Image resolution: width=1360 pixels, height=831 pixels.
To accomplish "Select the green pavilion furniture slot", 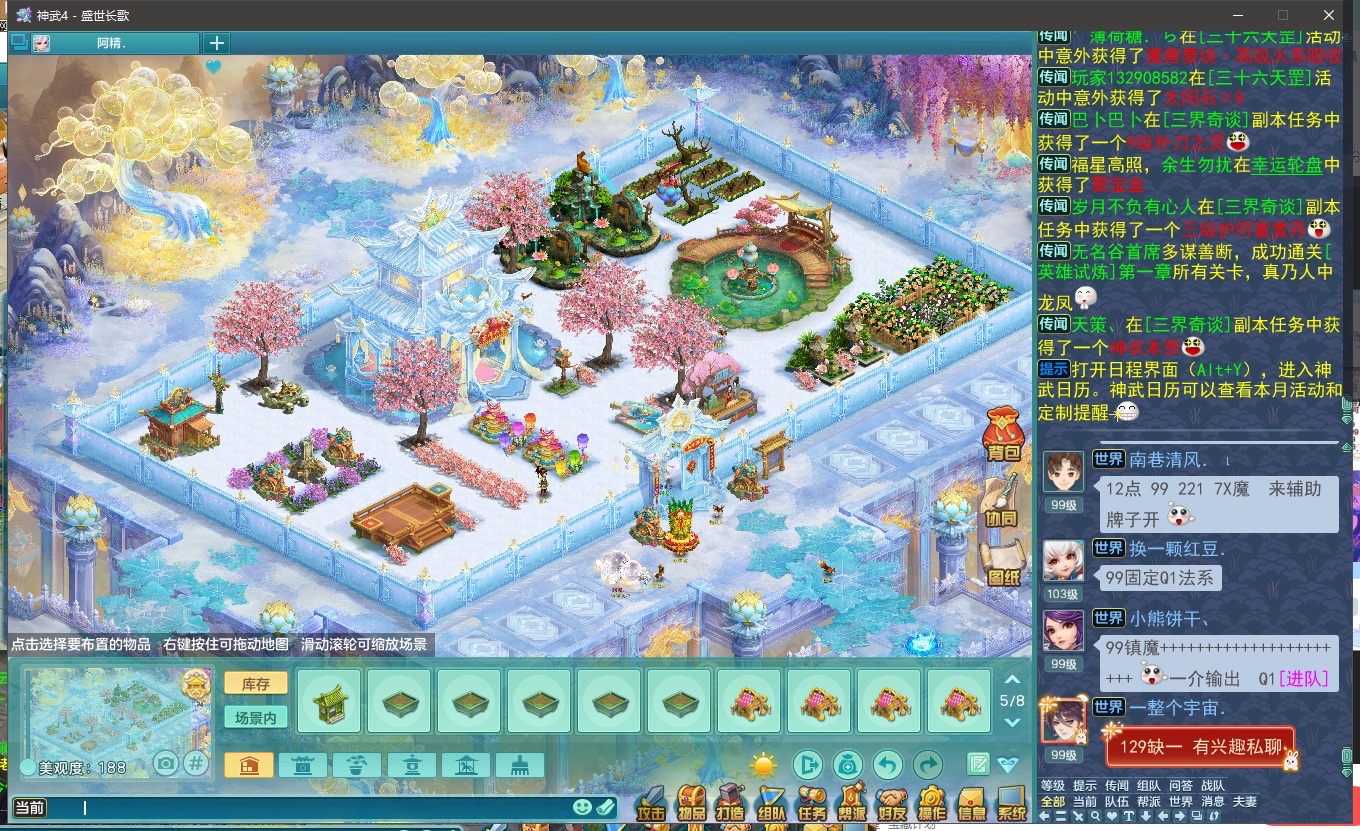I will tap(329, 702).
